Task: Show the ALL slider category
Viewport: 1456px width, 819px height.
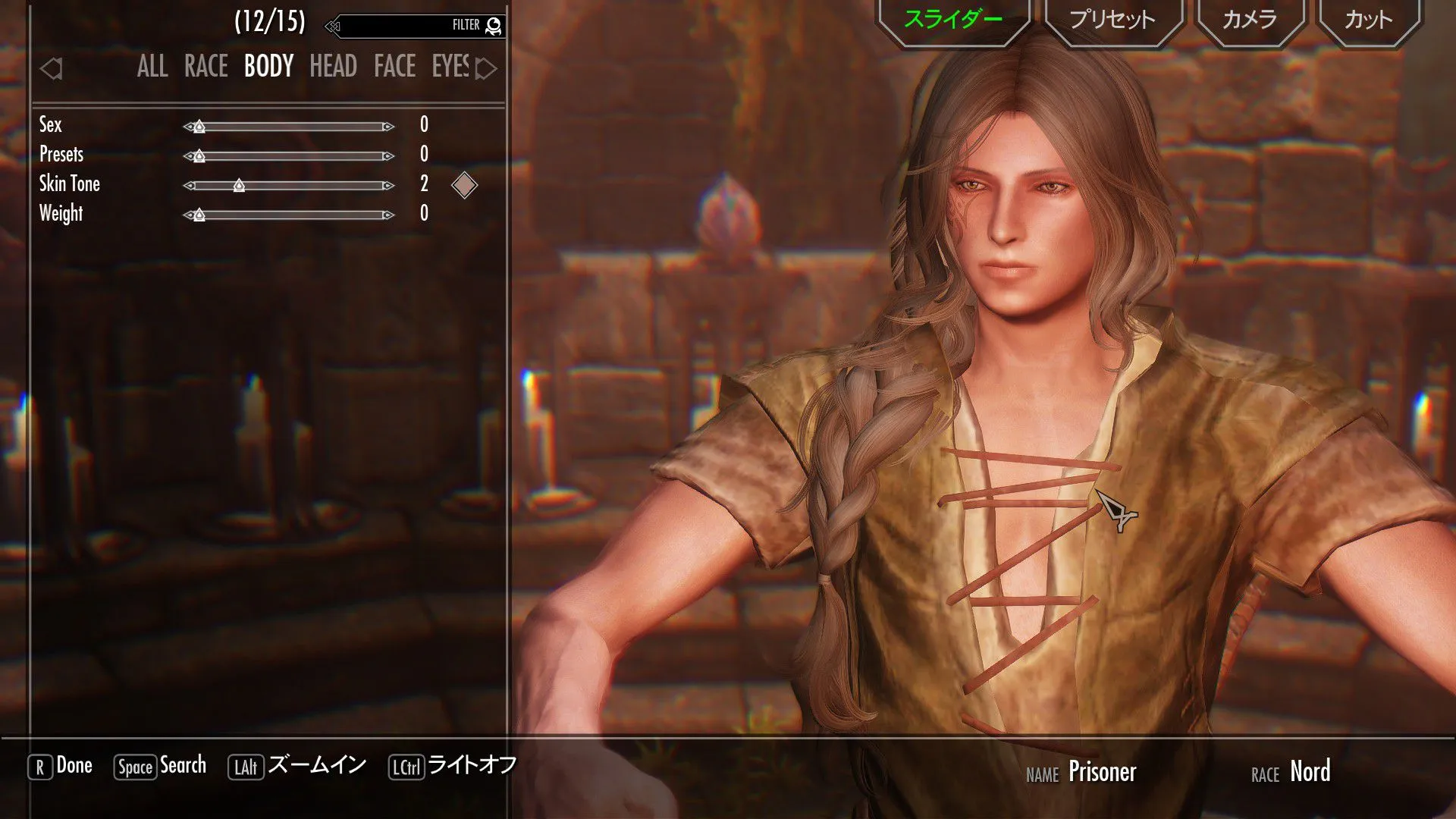Action: point(152,67)
